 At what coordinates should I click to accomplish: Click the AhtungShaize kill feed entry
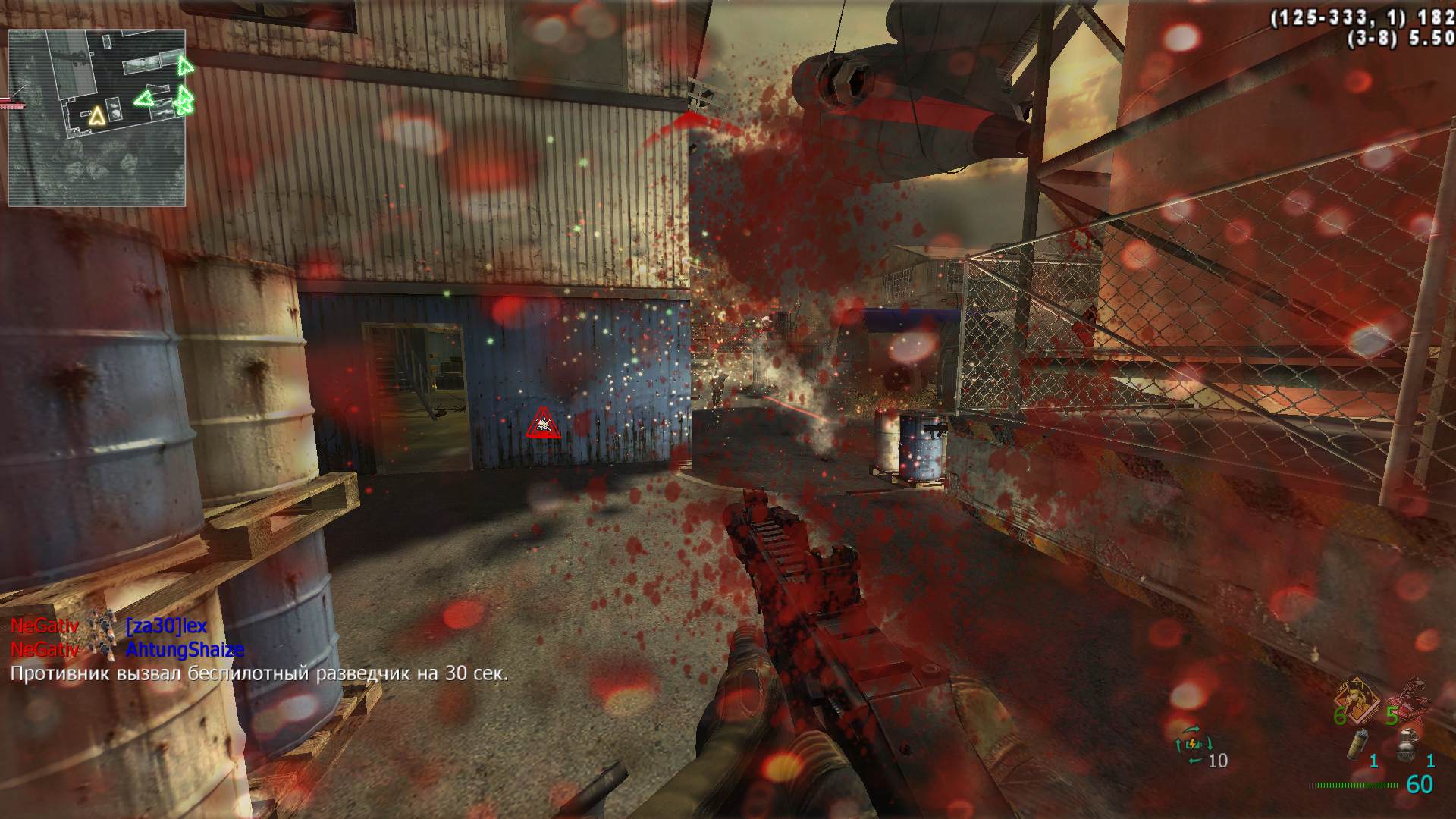point(184,649)
